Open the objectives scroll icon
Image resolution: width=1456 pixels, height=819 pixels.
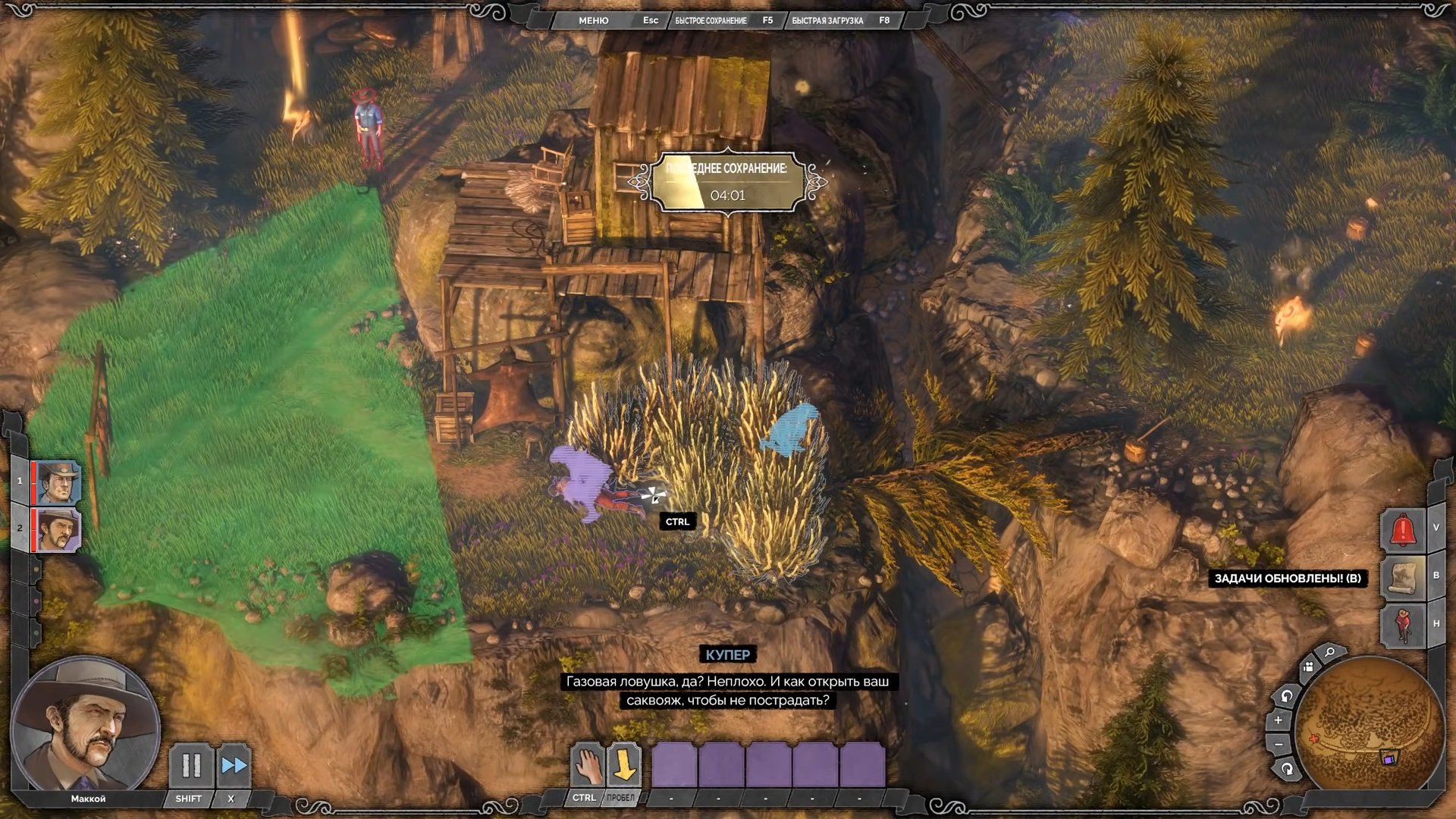click(1403, 577)
